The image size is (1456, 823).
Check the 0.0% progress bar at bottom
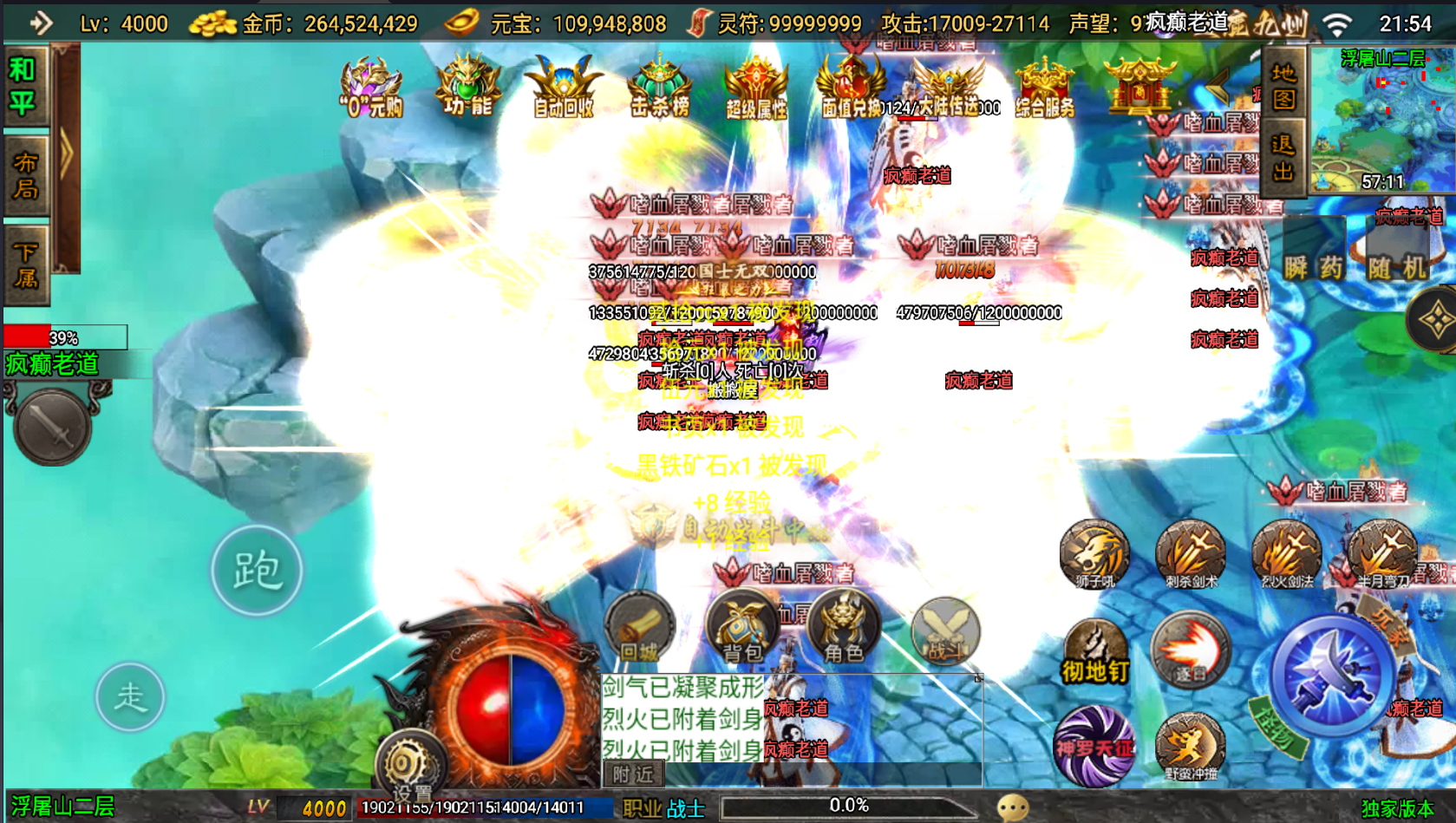tap(850, 805)
